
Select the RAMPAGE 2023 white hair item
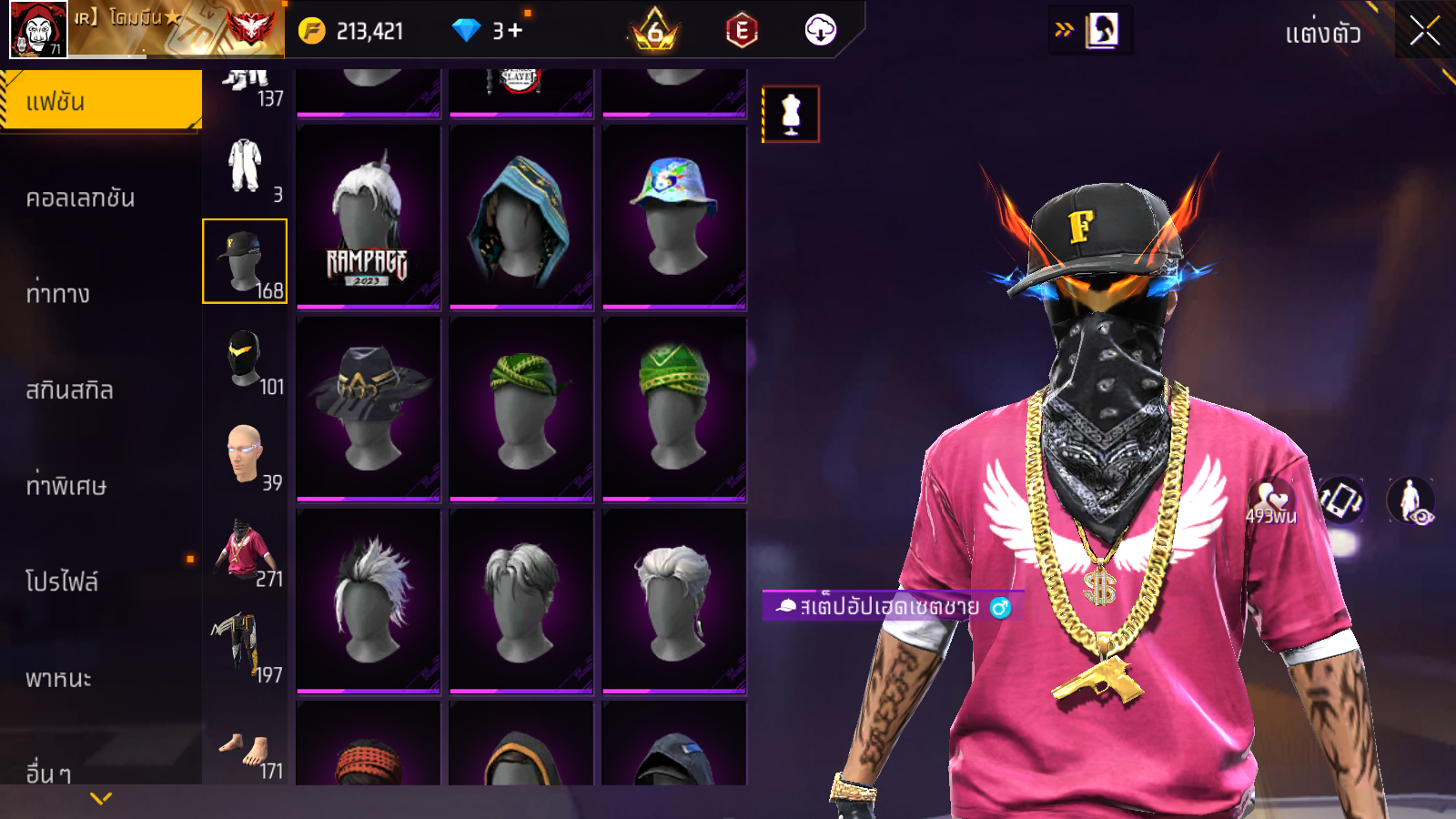[x=369, y=217]
